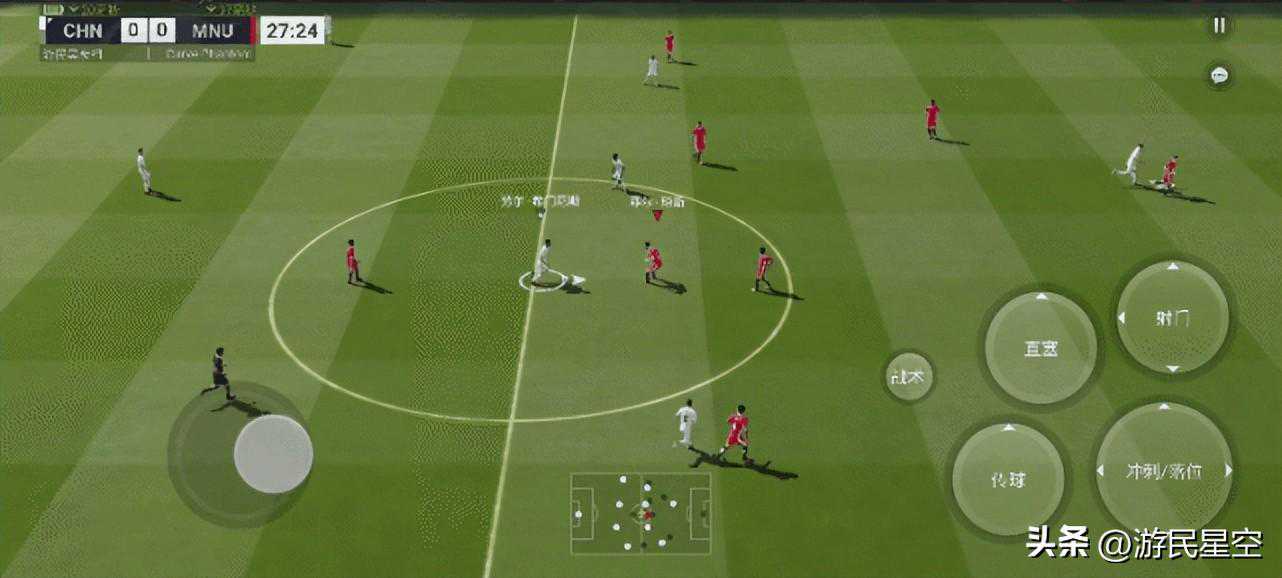Click the virtual joystick knob

coord(273,454)
